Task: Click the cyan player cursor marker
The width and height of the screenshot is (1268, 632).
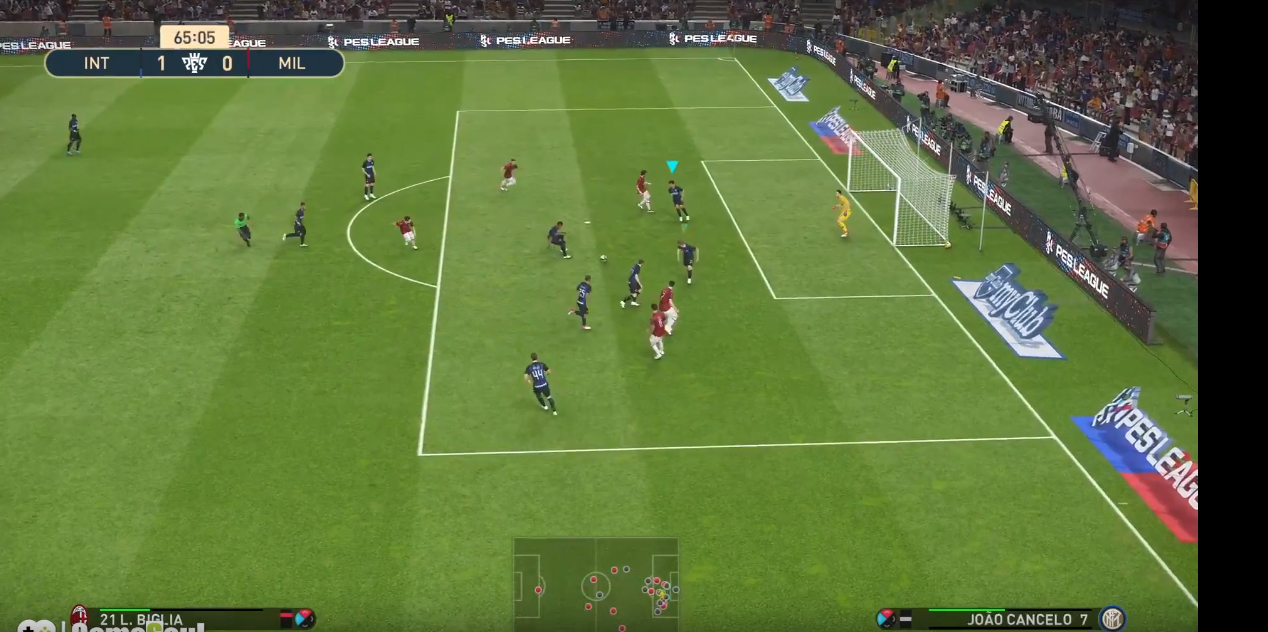Action: click(x=672, y=166)
